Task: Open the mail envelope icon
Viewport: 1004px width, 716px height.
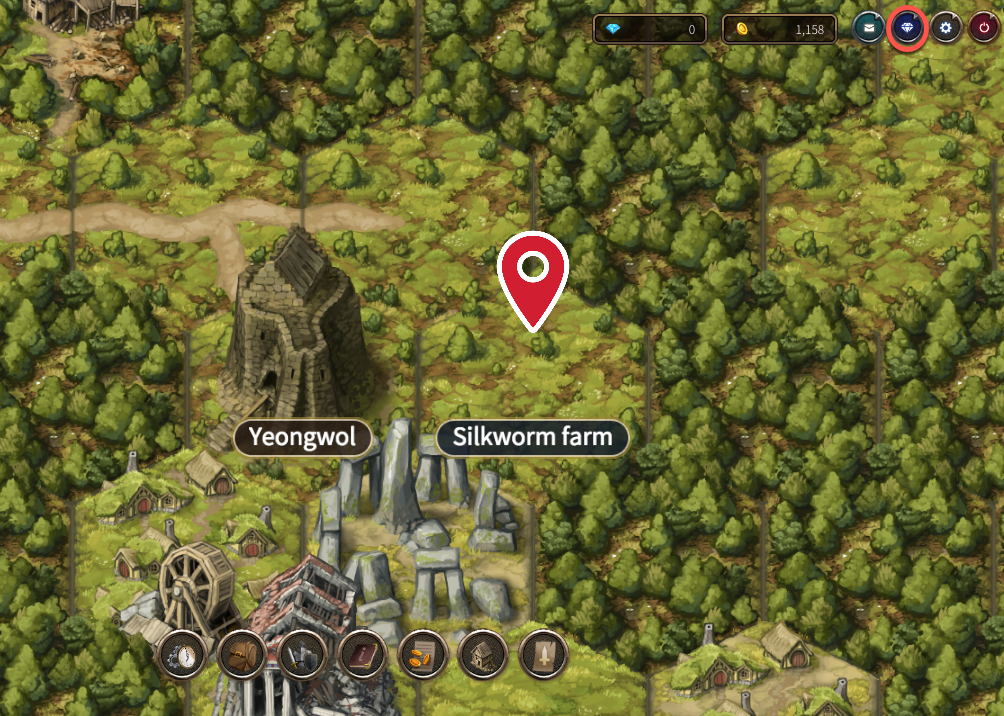Action: [x=868, y=29]
